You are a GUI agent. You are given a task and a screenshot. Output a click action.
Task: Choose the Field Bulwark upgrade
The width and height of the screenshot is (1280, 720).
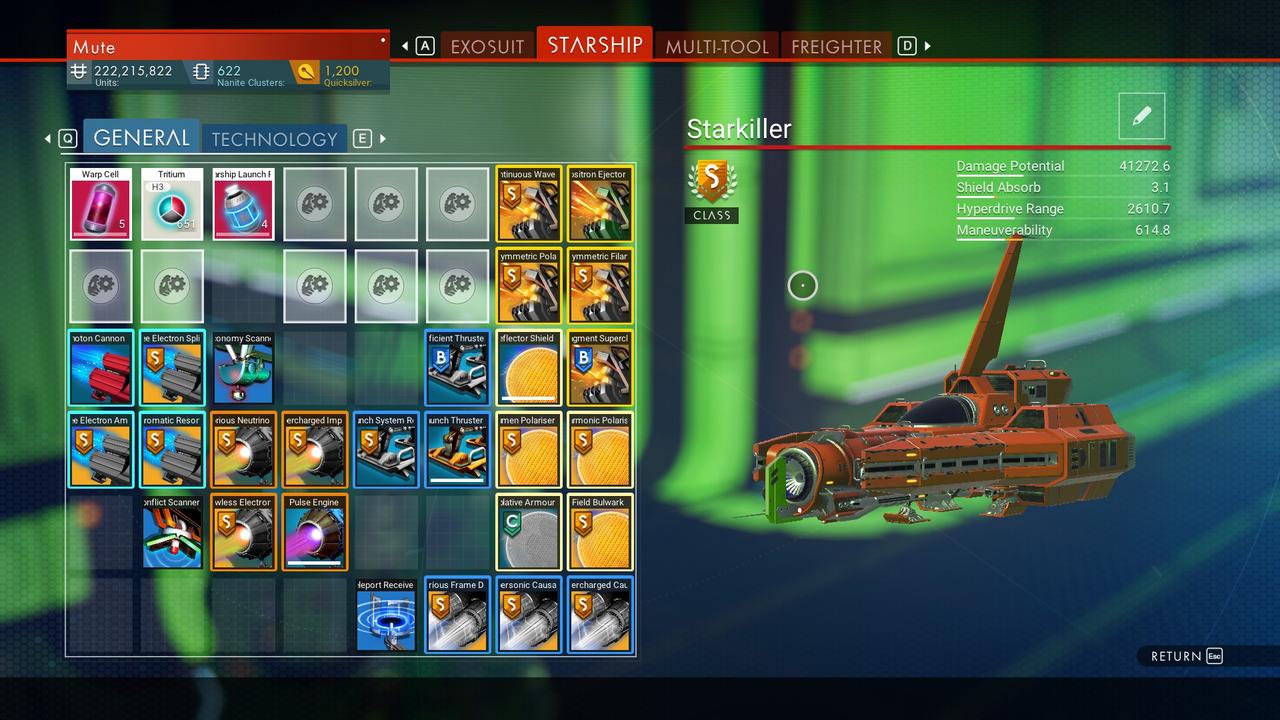tap(599, 532)
